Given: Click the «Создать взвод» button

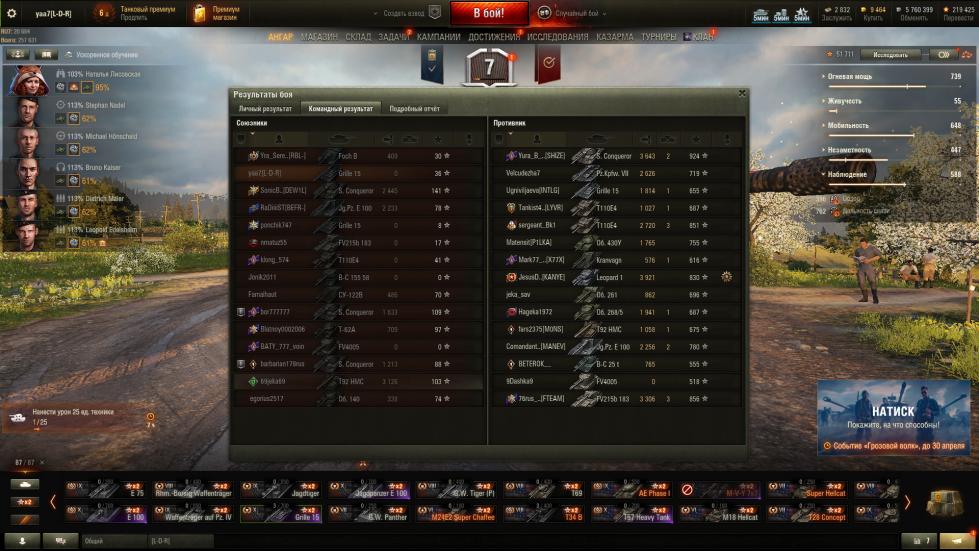Looking at the screenshot, I should tap(410, 13).
